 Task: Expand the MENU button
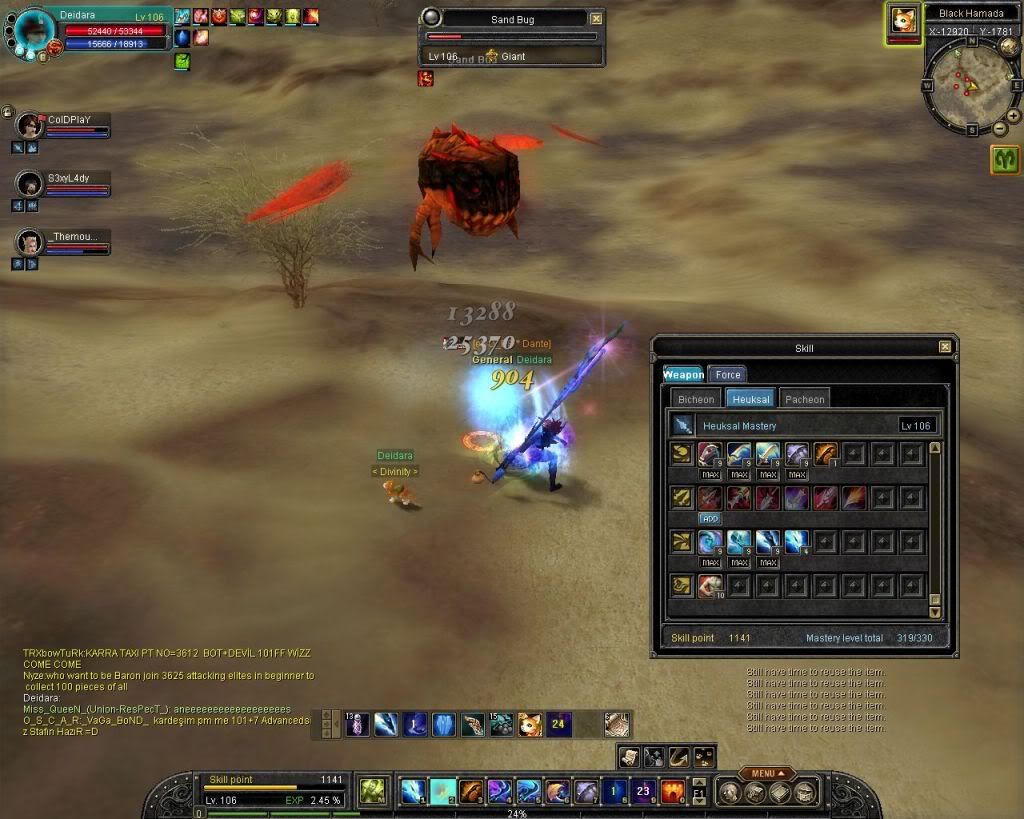click(x=767, y=773)
